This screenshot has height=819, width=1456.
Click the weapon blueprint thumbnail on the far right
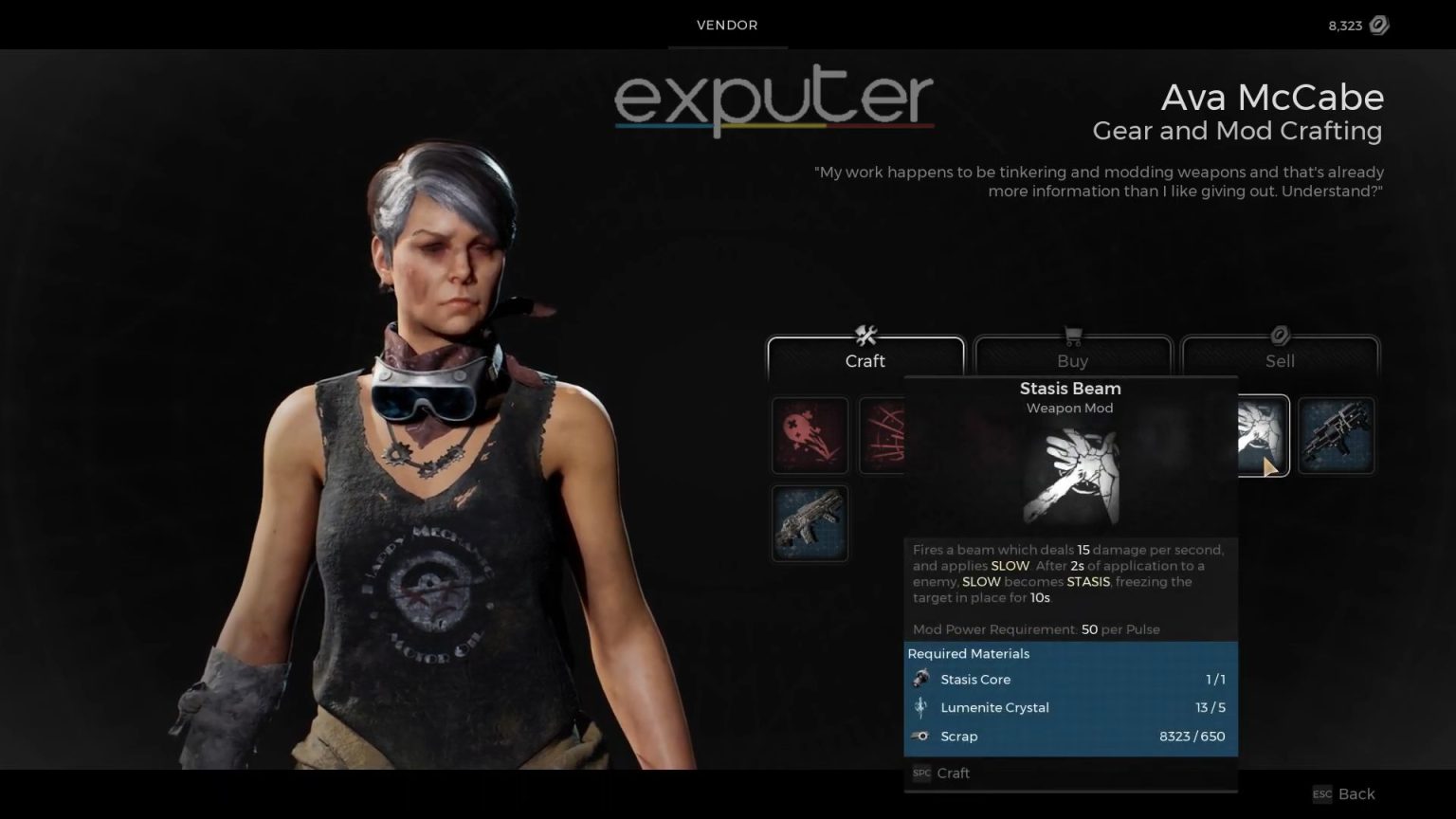point(1337,436)
